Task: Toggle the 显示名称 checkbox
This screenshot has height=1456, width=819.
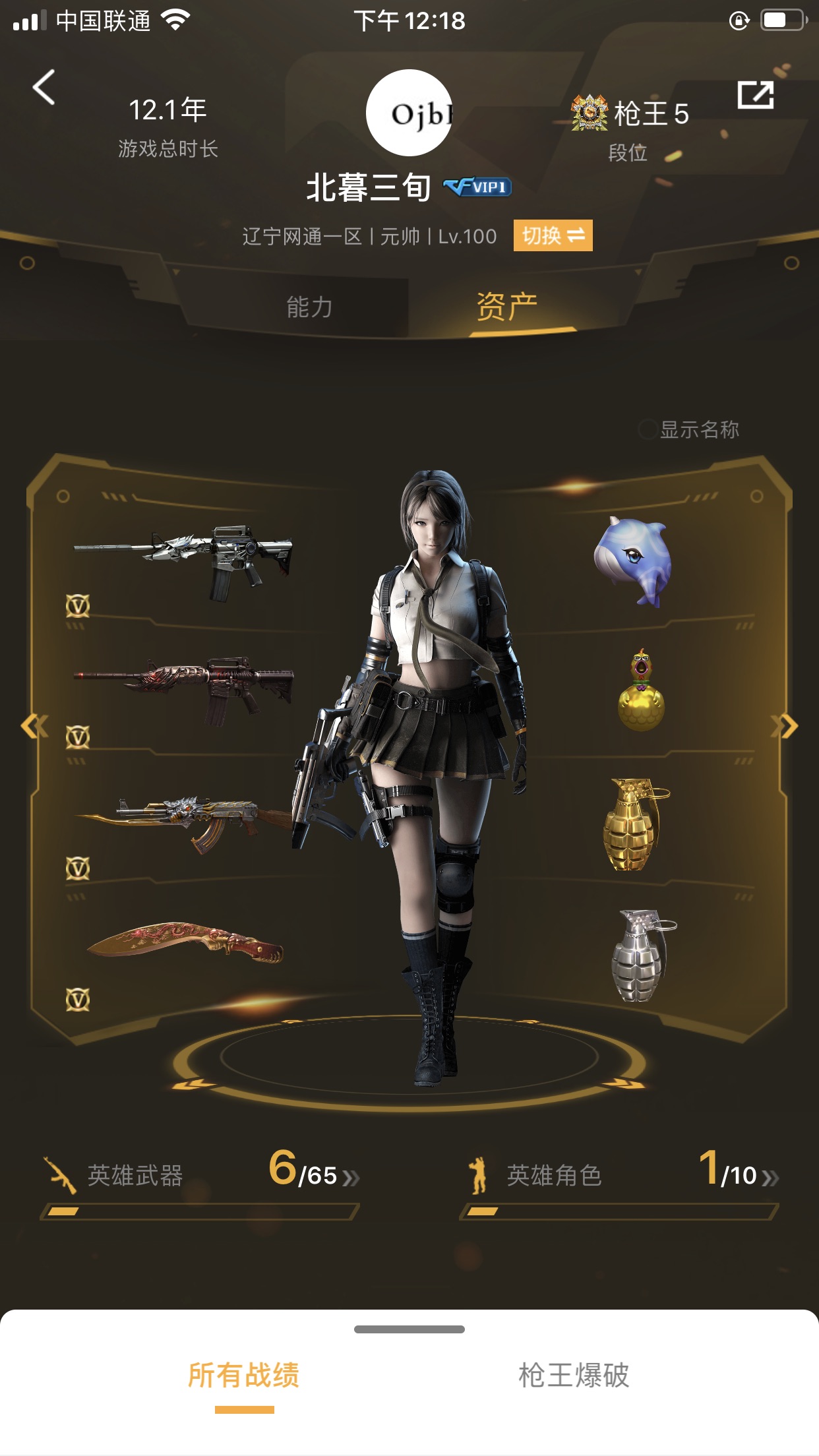Action: click(648, 429)
